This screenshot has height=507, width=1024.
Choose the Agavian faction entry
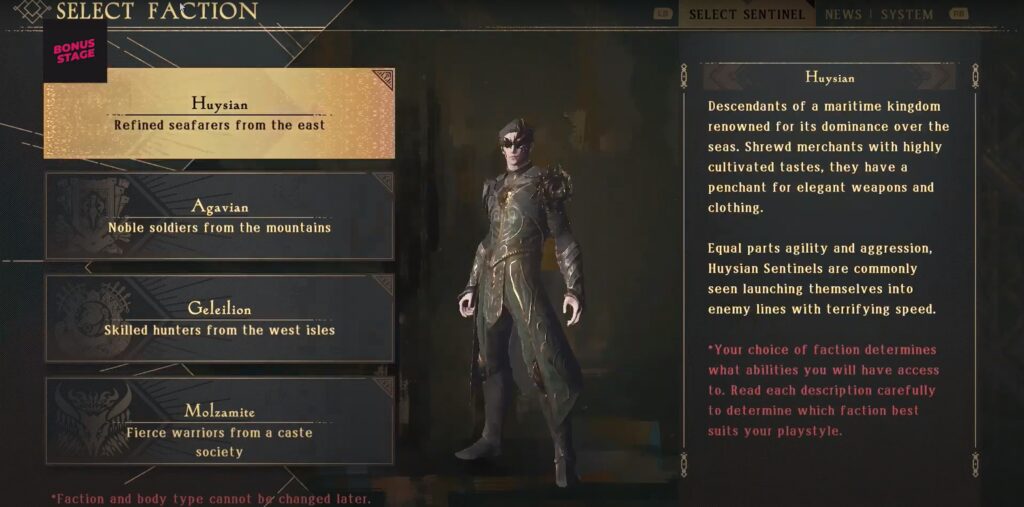[219, 216]
